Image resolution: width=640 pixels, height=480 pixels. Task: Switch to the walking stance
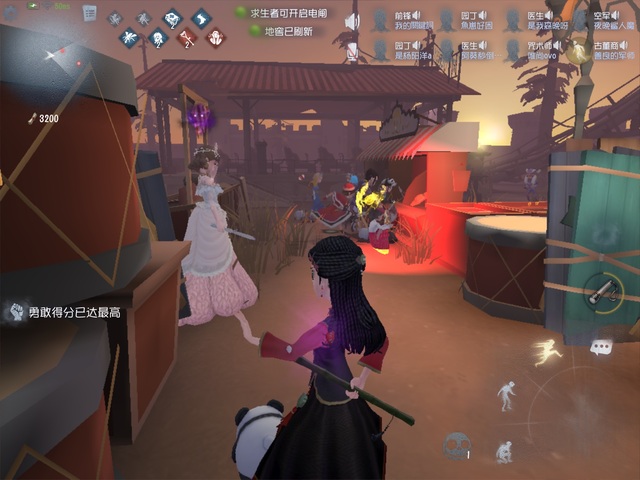507,394
